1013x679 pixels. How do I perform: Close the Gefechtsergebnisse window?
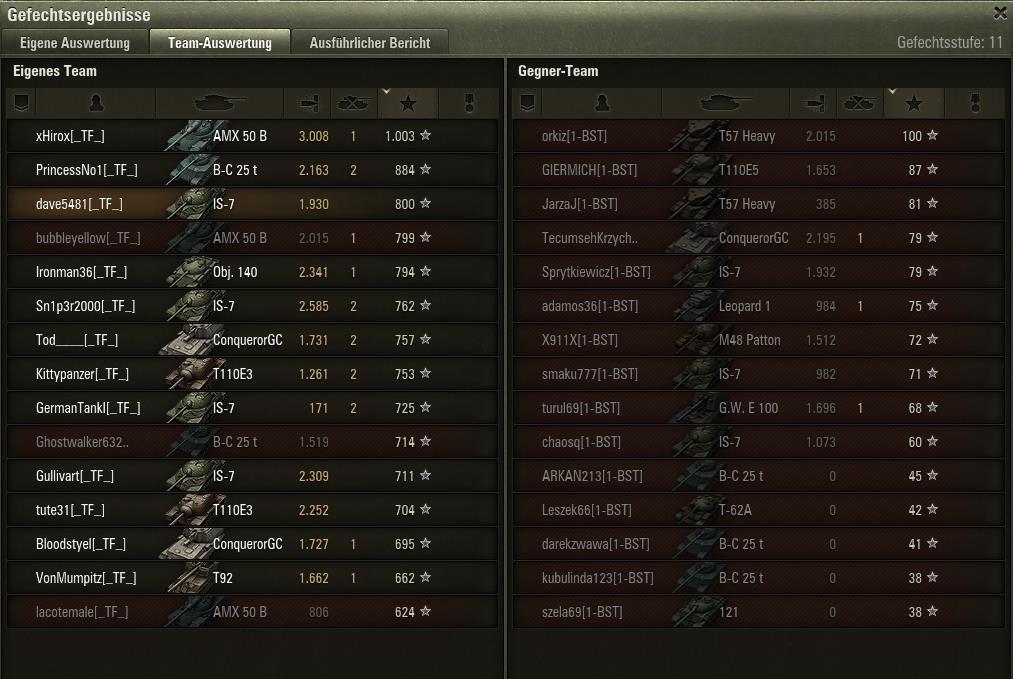coord(1000,14)
